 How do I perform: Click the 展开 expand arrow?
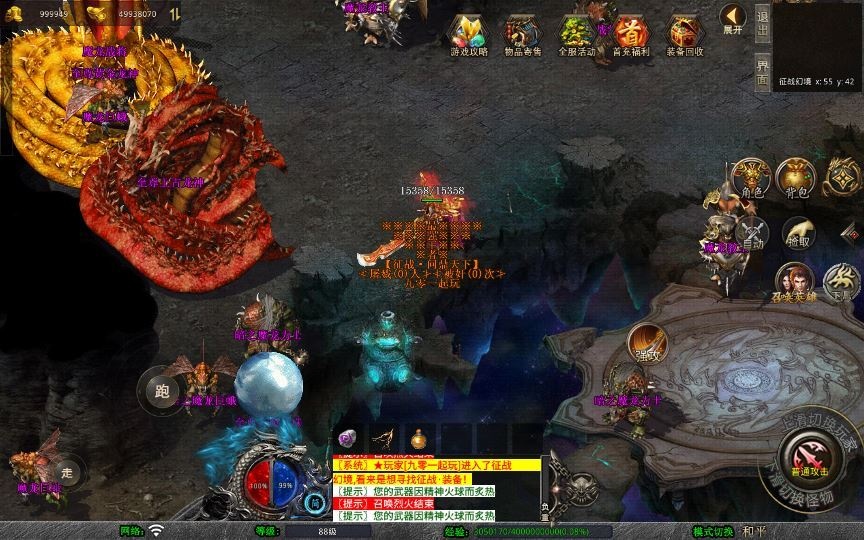coord(732,19)
